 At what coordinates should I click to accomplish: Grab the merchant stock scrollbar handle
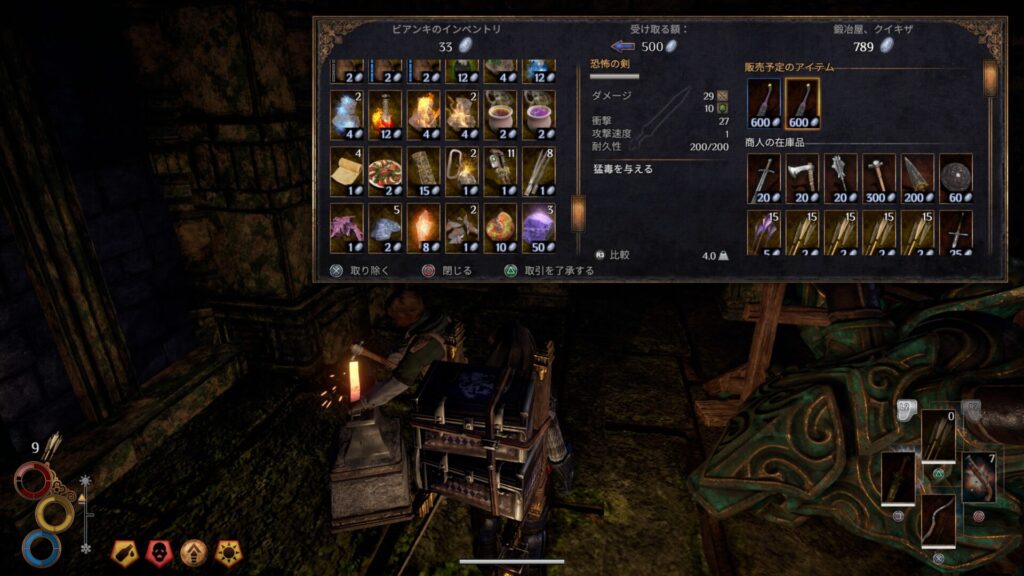990,79
